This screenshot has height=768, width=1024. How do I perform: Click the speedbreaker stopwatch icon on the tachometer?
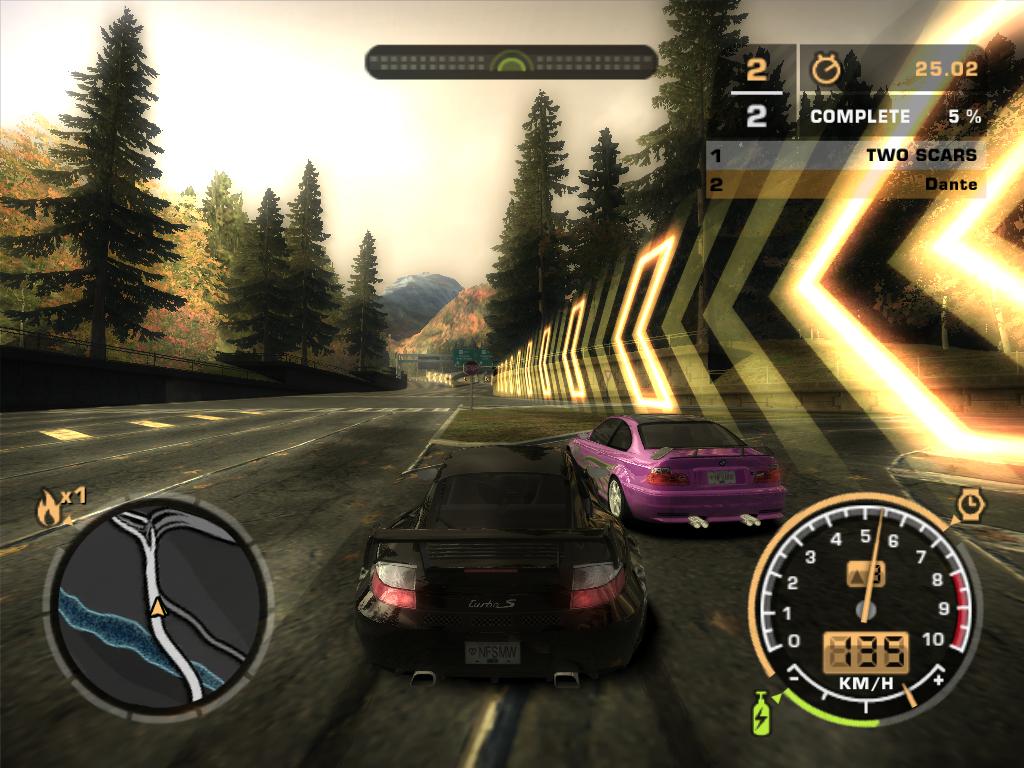[969, 504]
